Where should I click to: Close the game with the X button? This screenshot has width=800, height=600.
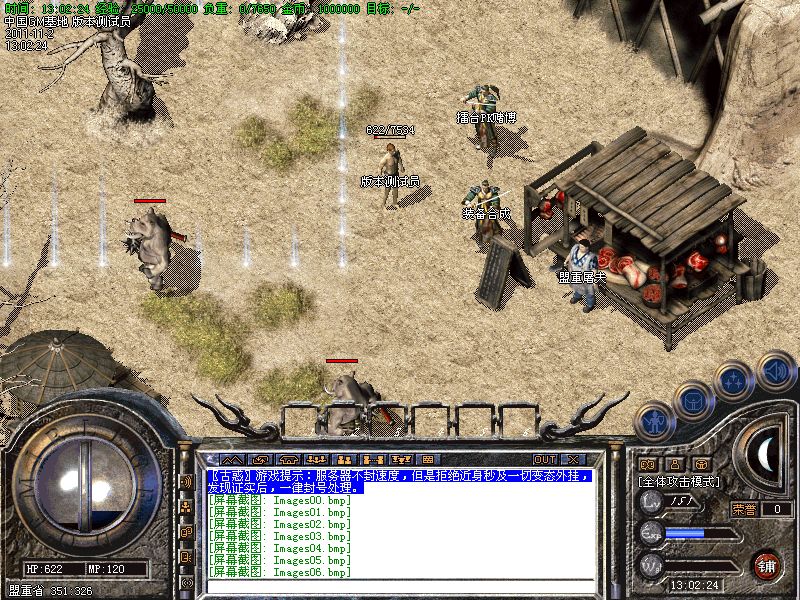pos(573,459)
